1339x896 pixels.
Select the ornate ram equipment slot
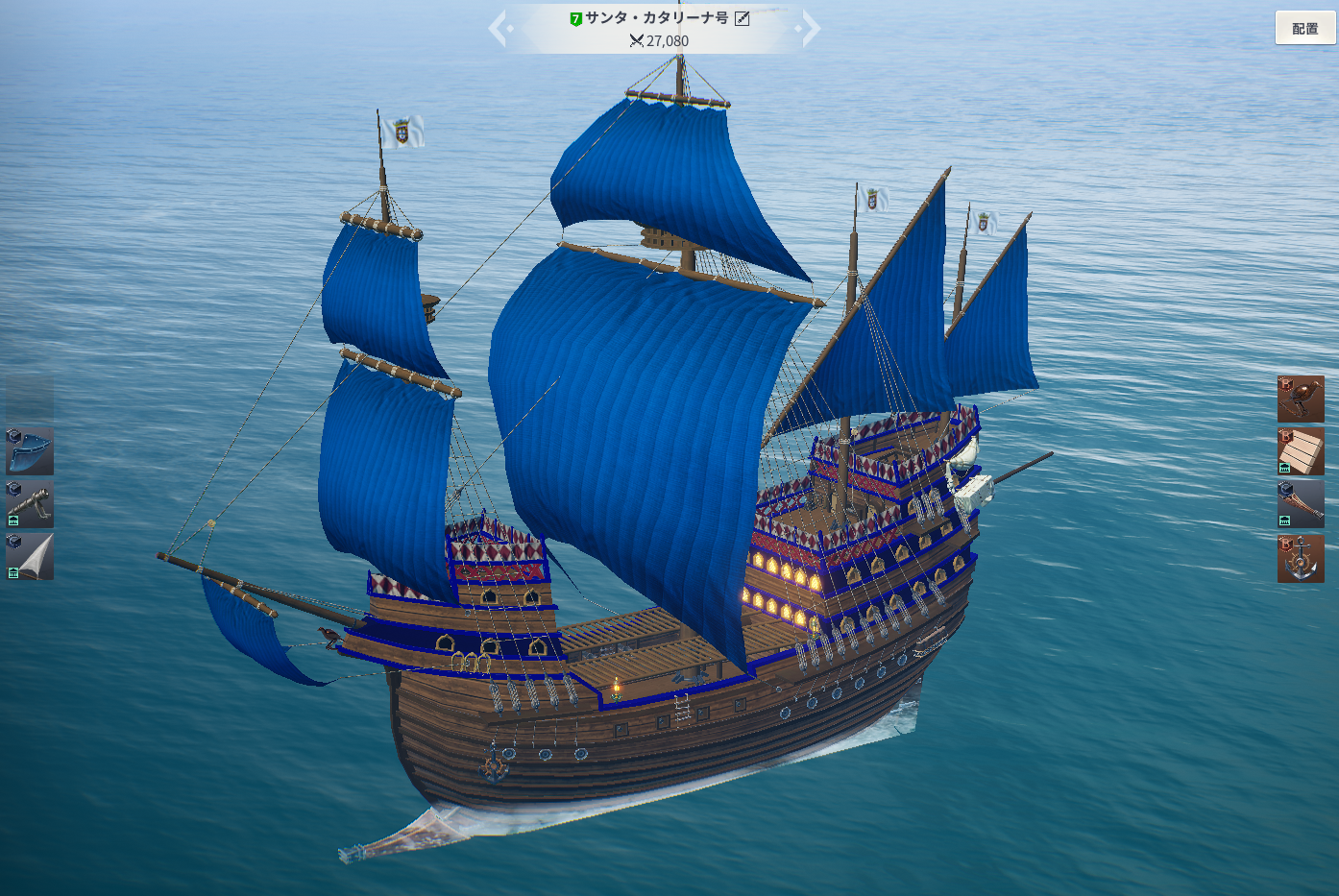(x=1301, y=504)
